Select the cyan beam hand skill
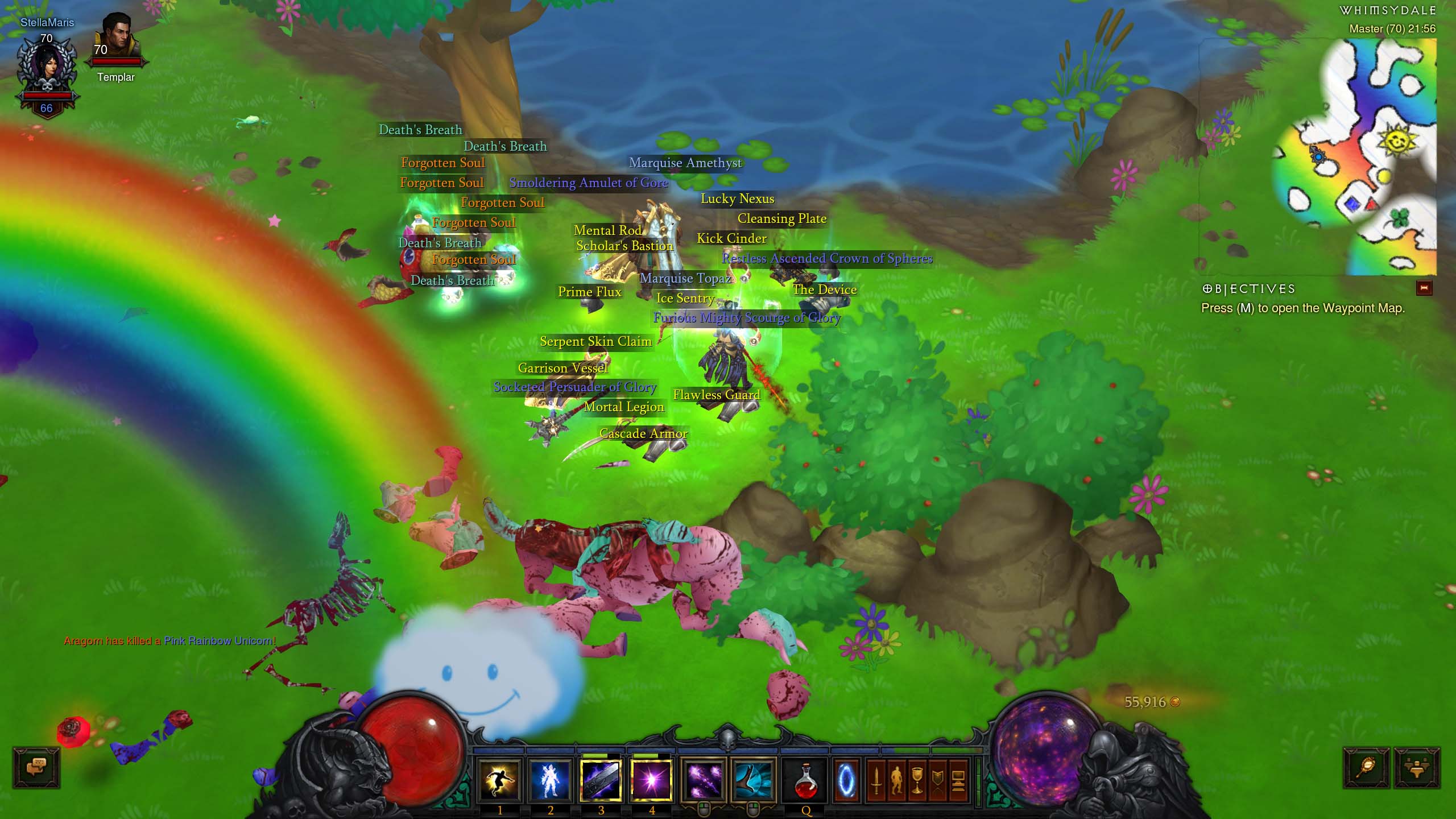This screenshot has width=1456, height=819. click(x=753, y=780)
